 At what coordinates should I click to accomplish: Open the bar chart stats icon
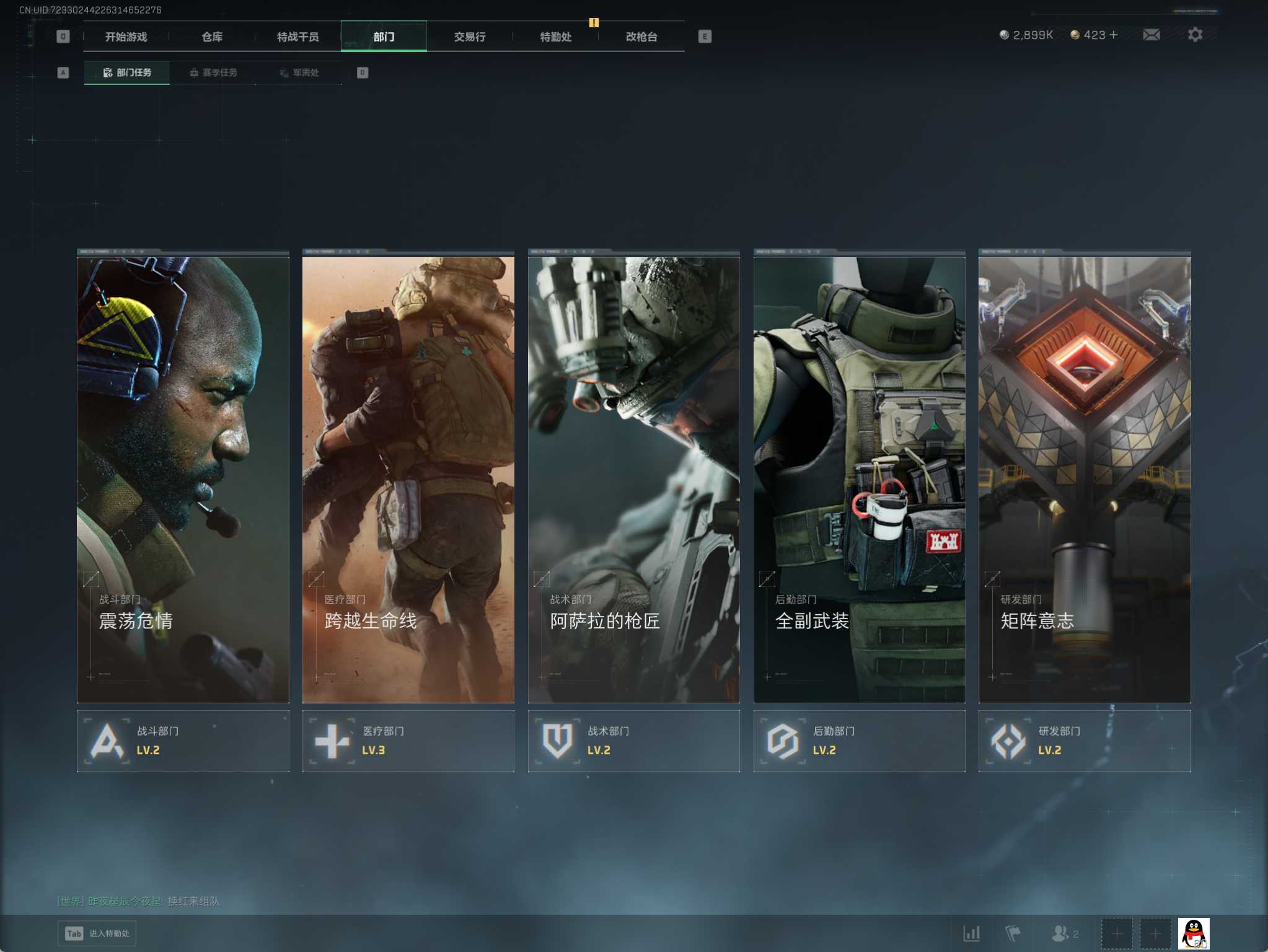pyautogui.click(x=971, y=933)
